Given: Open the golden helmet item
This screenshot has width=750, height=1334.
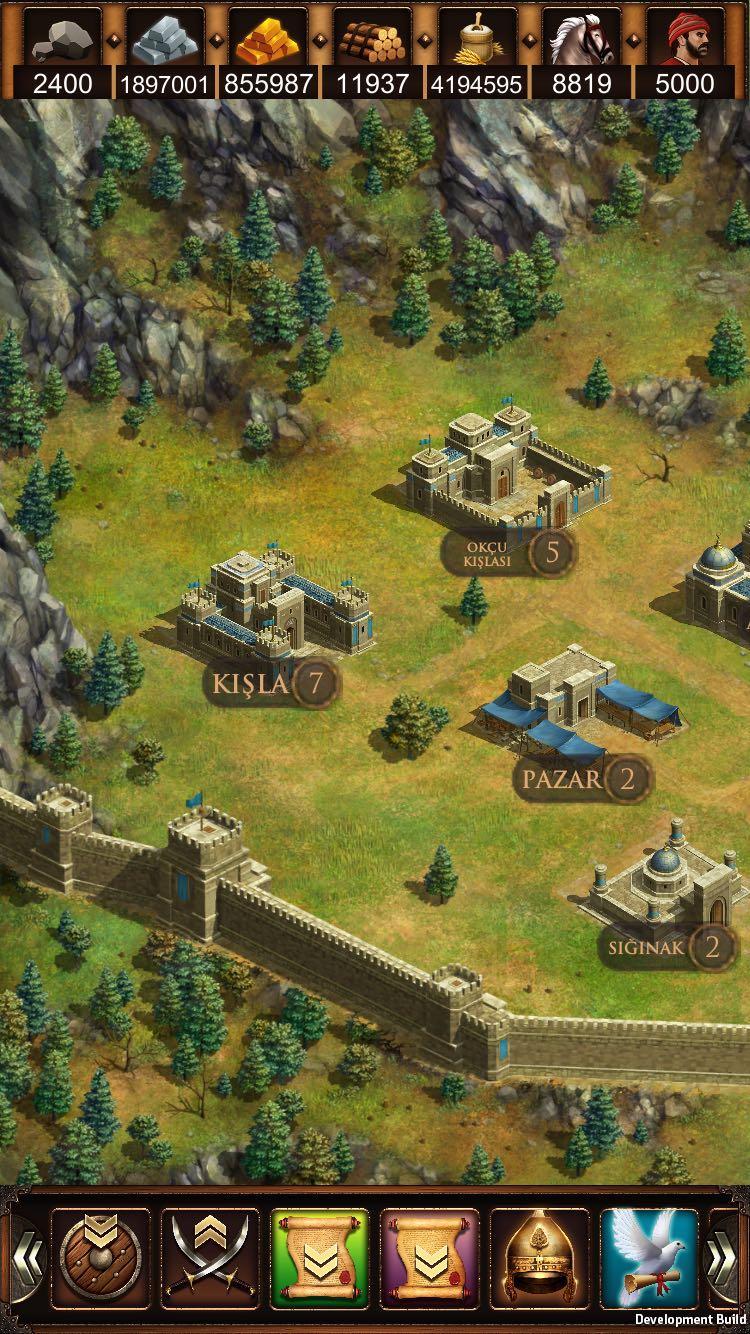Looking at the screenshot, I should [x=540, y=1258].
